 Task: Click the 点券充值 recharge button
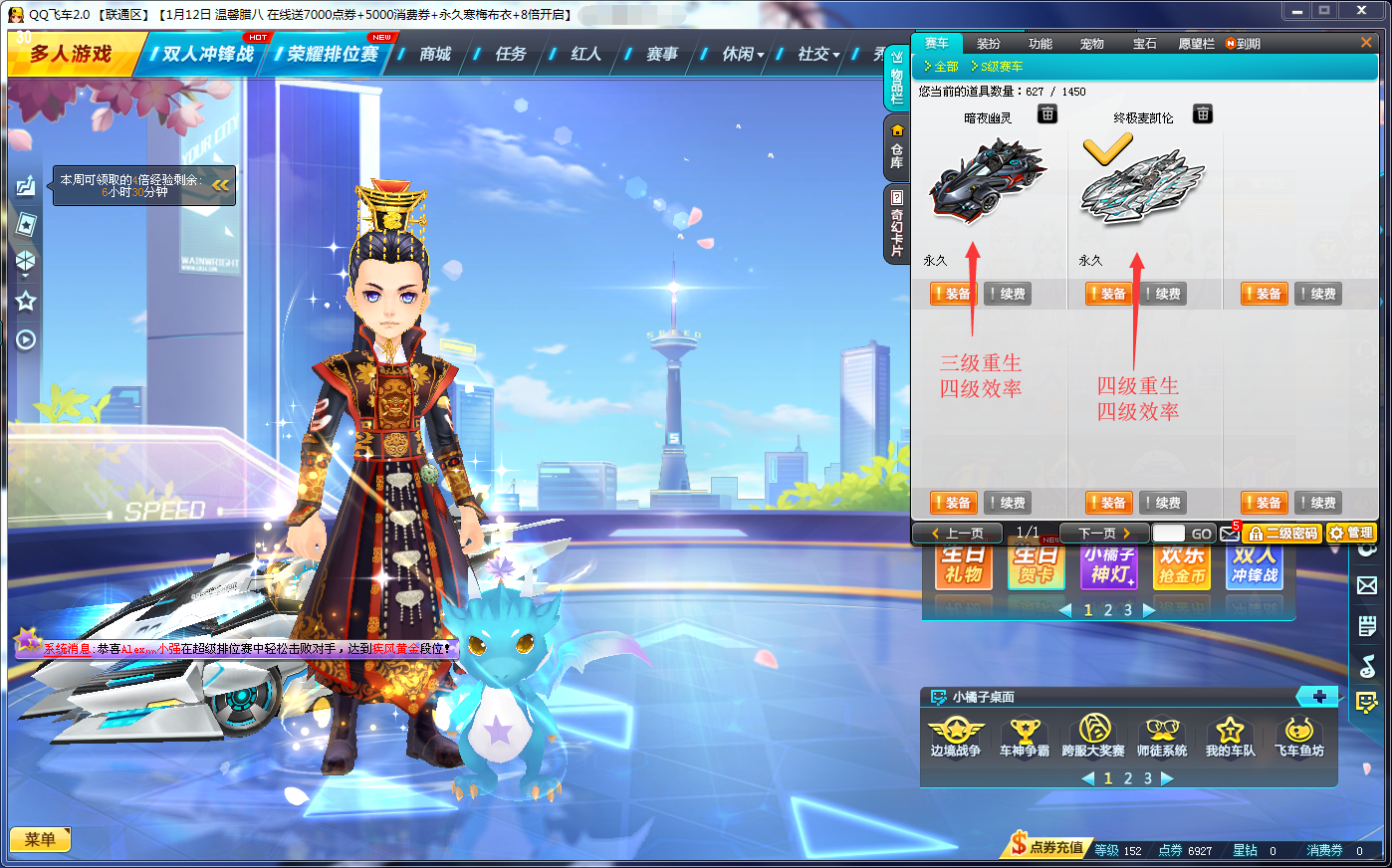1047,847
